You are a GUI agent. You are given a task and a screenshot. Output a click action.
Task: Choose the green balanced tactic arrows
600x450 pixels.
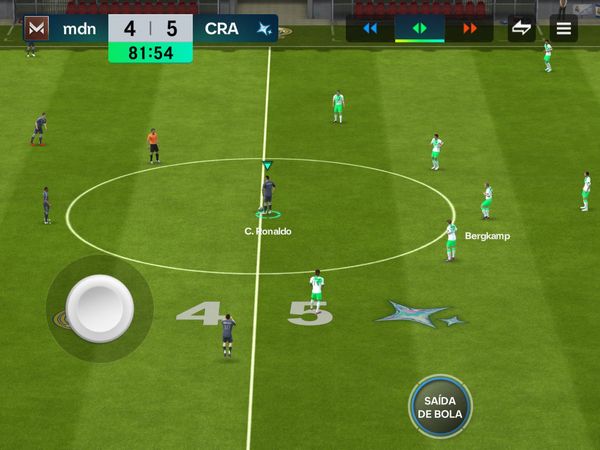click(420, 28)
